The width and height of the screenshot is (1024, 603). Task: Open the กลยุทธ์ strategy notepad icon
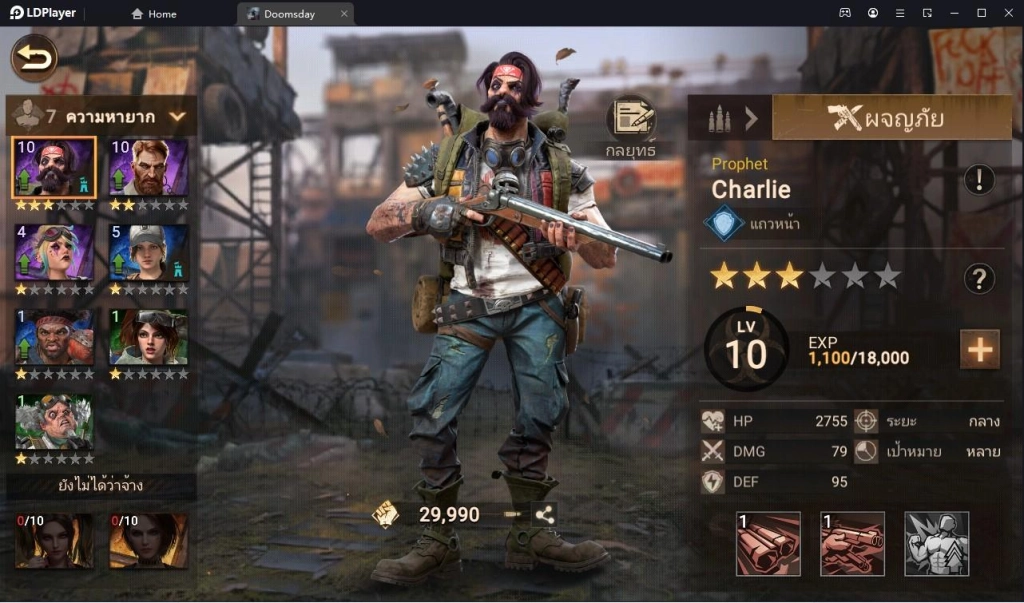click(630, 119)
